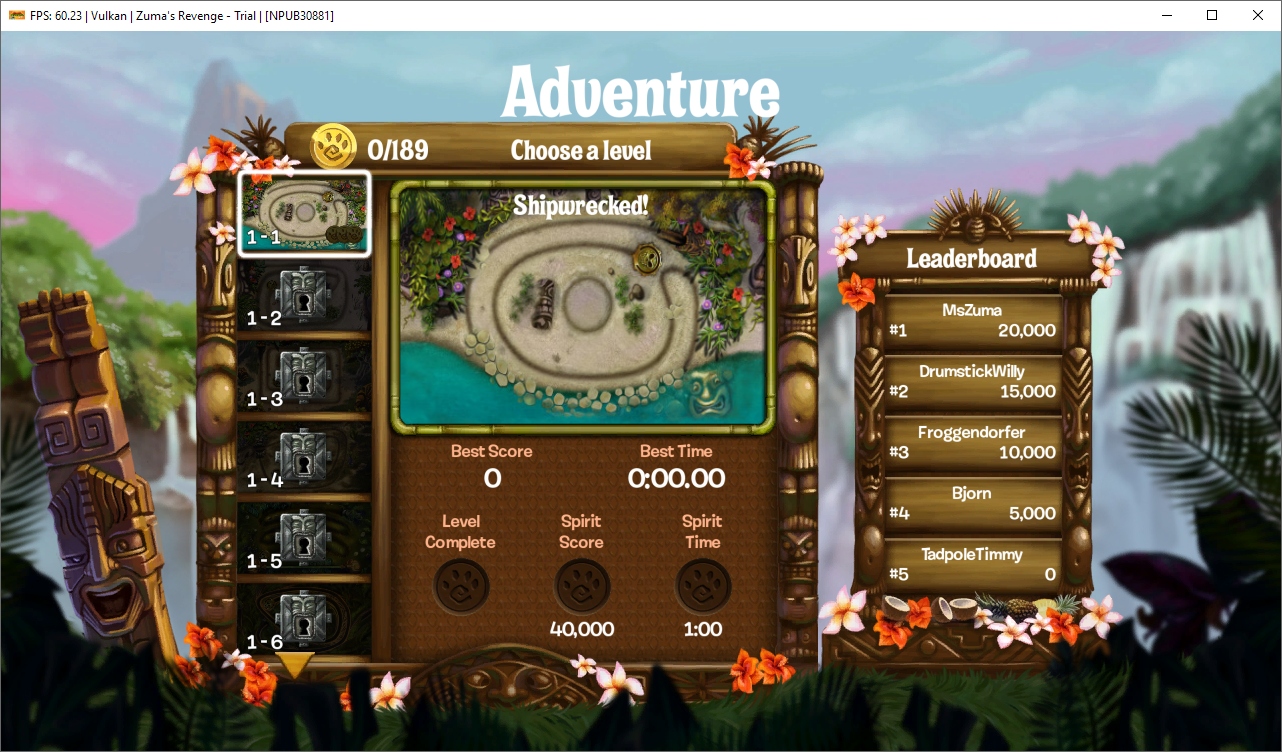1282x752 pixels.
Task: Select MsZuma leaderboard row
Action: click(x=971, y=321)
